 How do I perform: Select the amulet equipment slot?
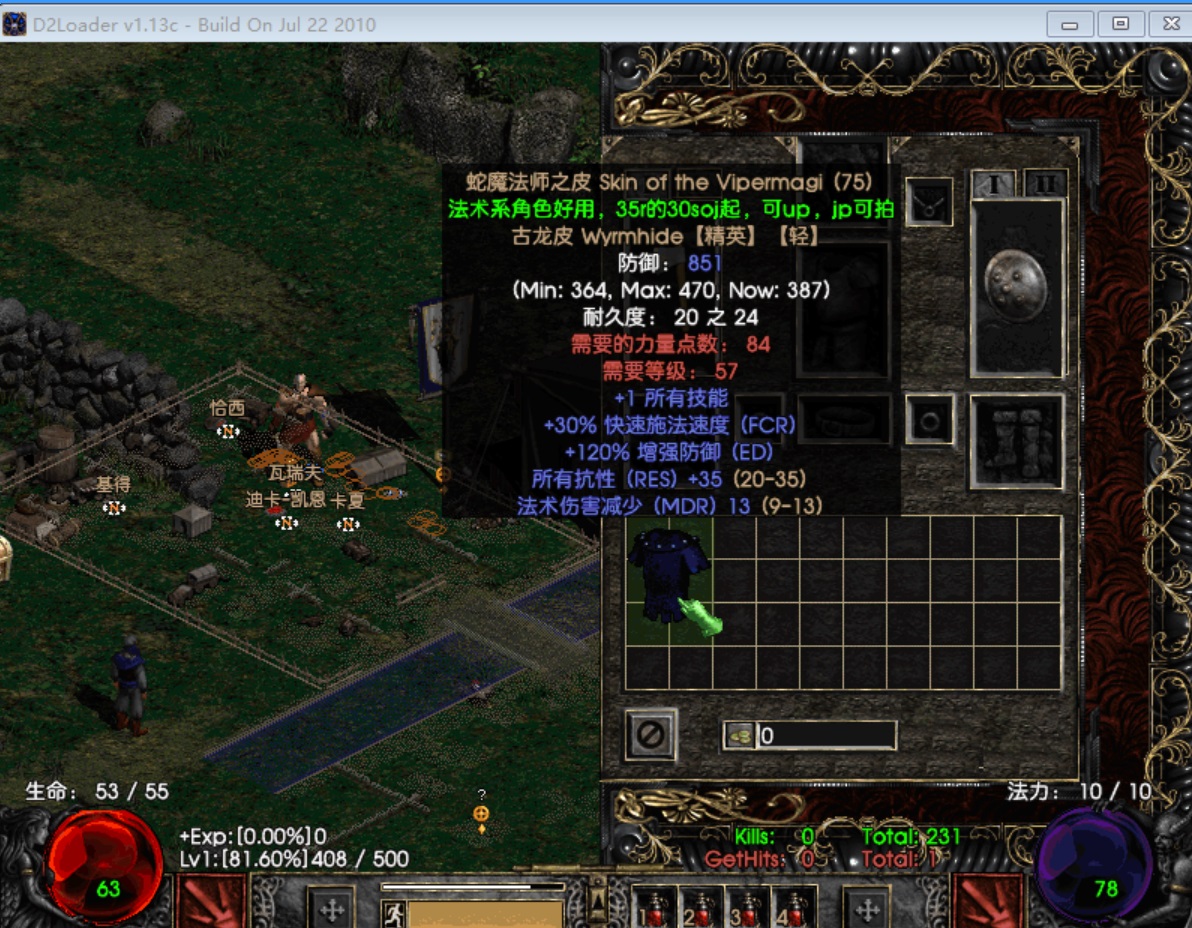click(x=929, y=202)
